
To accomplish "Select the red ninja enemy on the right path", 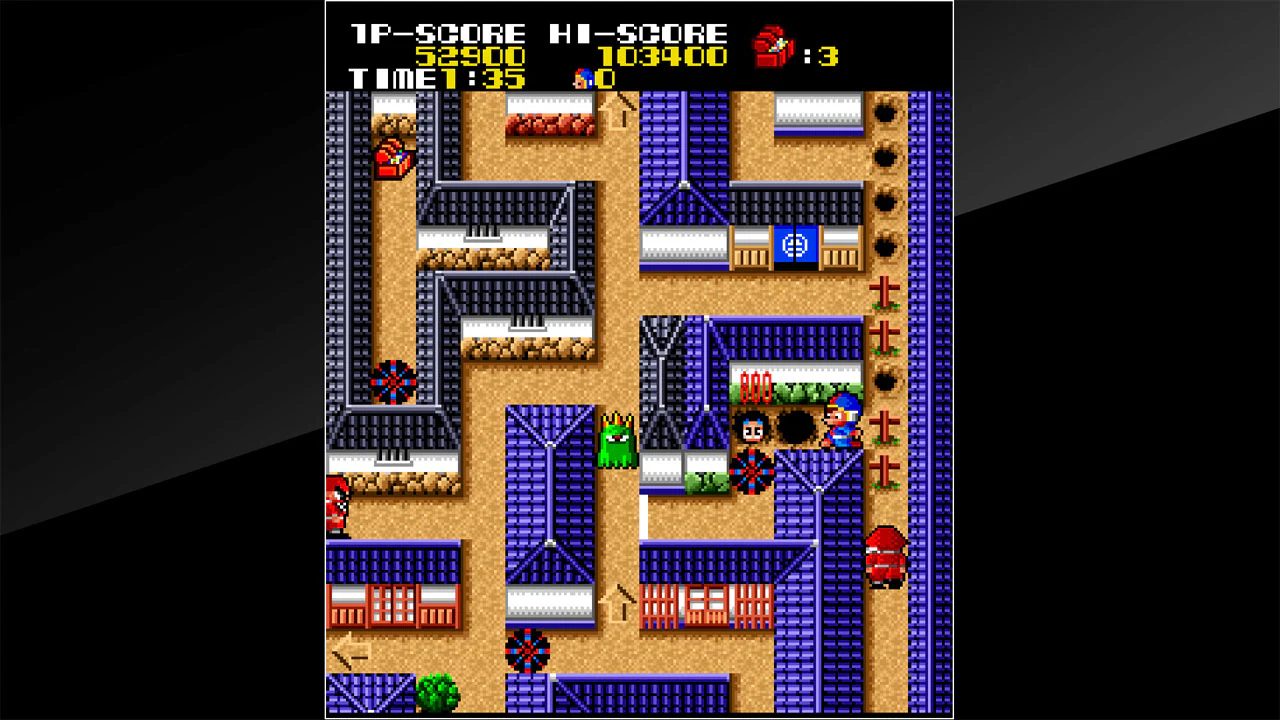I will point(885,555).
